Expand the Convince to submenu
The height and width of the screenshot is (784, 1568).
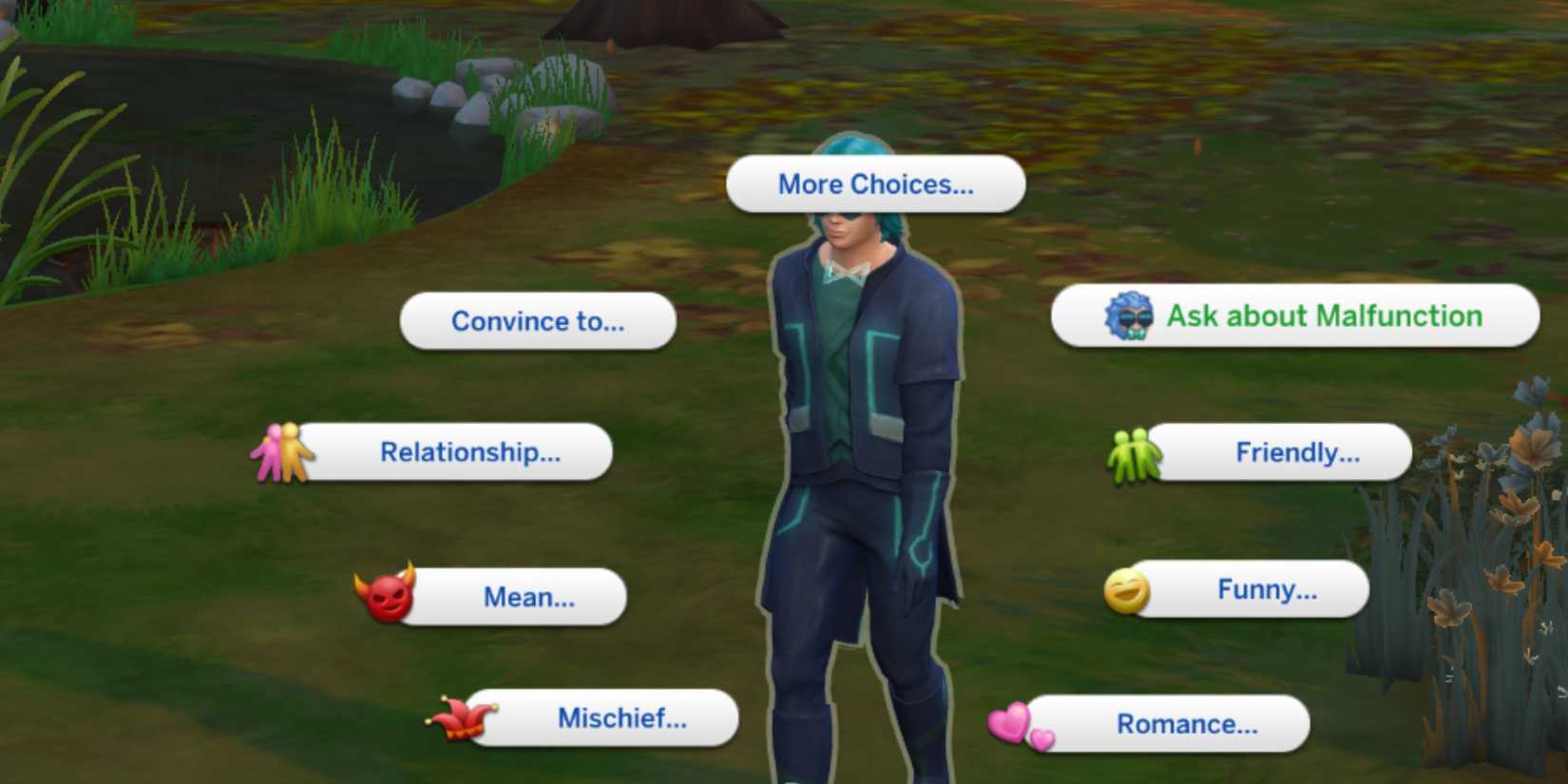tap(538, 321)
